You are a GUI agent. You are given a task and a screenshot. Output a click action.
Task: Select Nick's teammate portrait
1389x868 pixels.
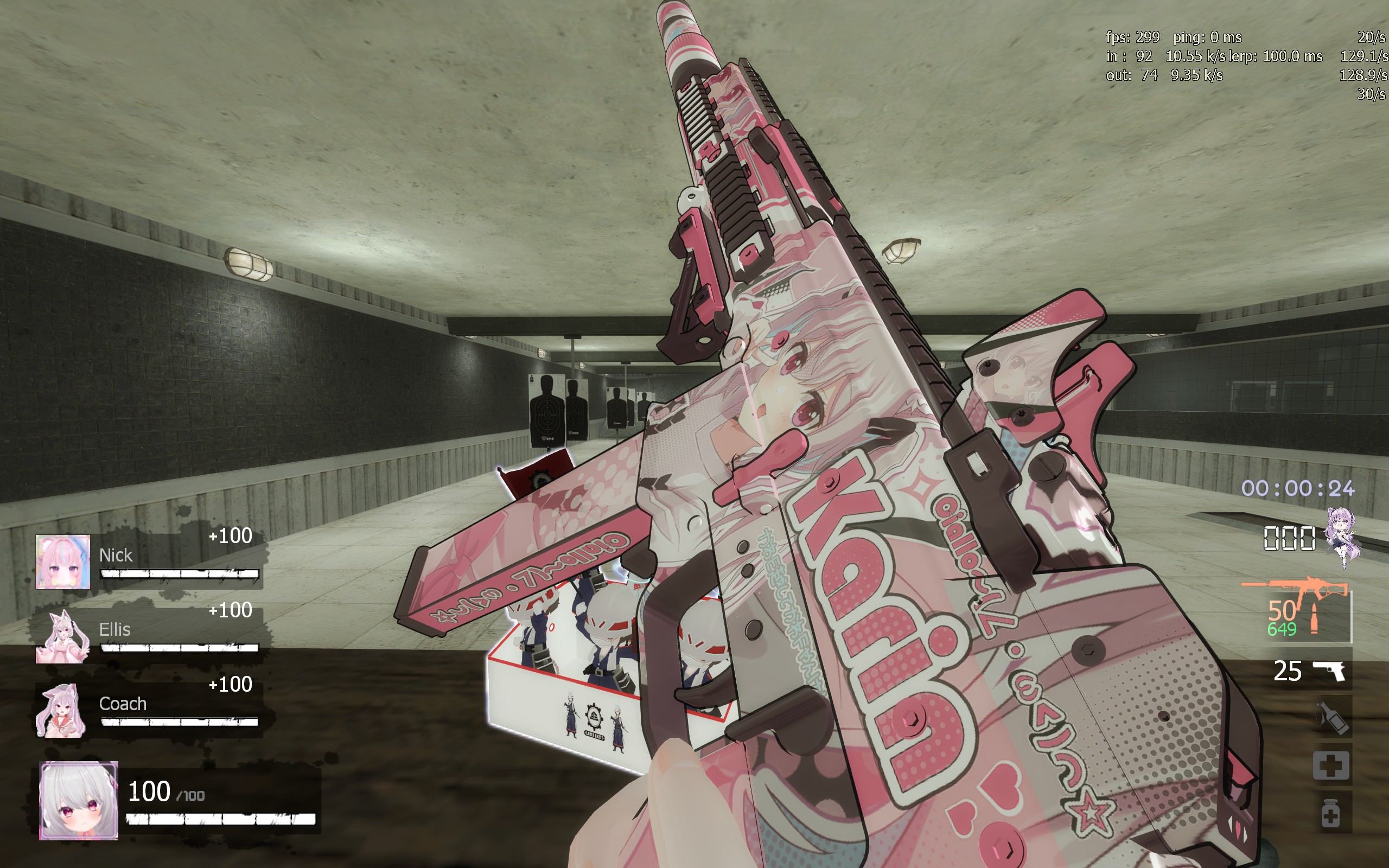[62, 561]
